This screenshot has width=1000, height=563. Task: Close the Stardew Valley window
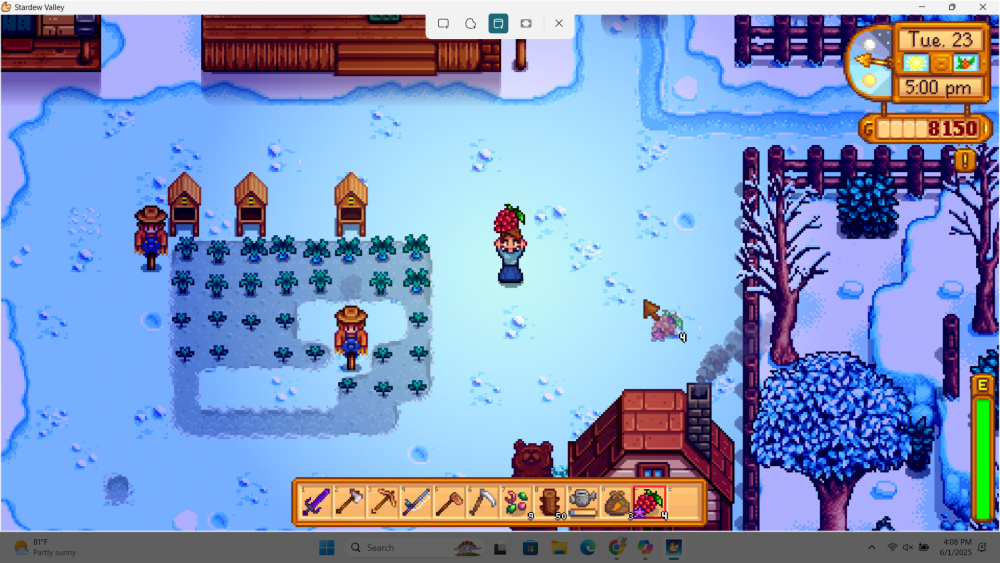(x=982, y=7)
